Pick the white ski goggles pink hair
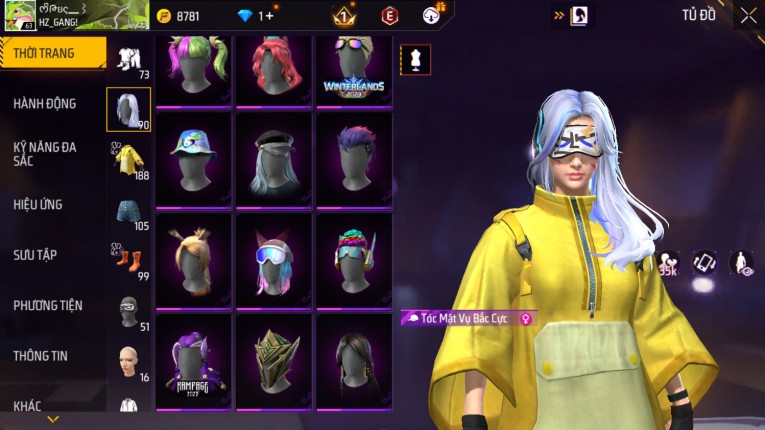Screen dimensions: 765x430 click(x=274, y=259)
